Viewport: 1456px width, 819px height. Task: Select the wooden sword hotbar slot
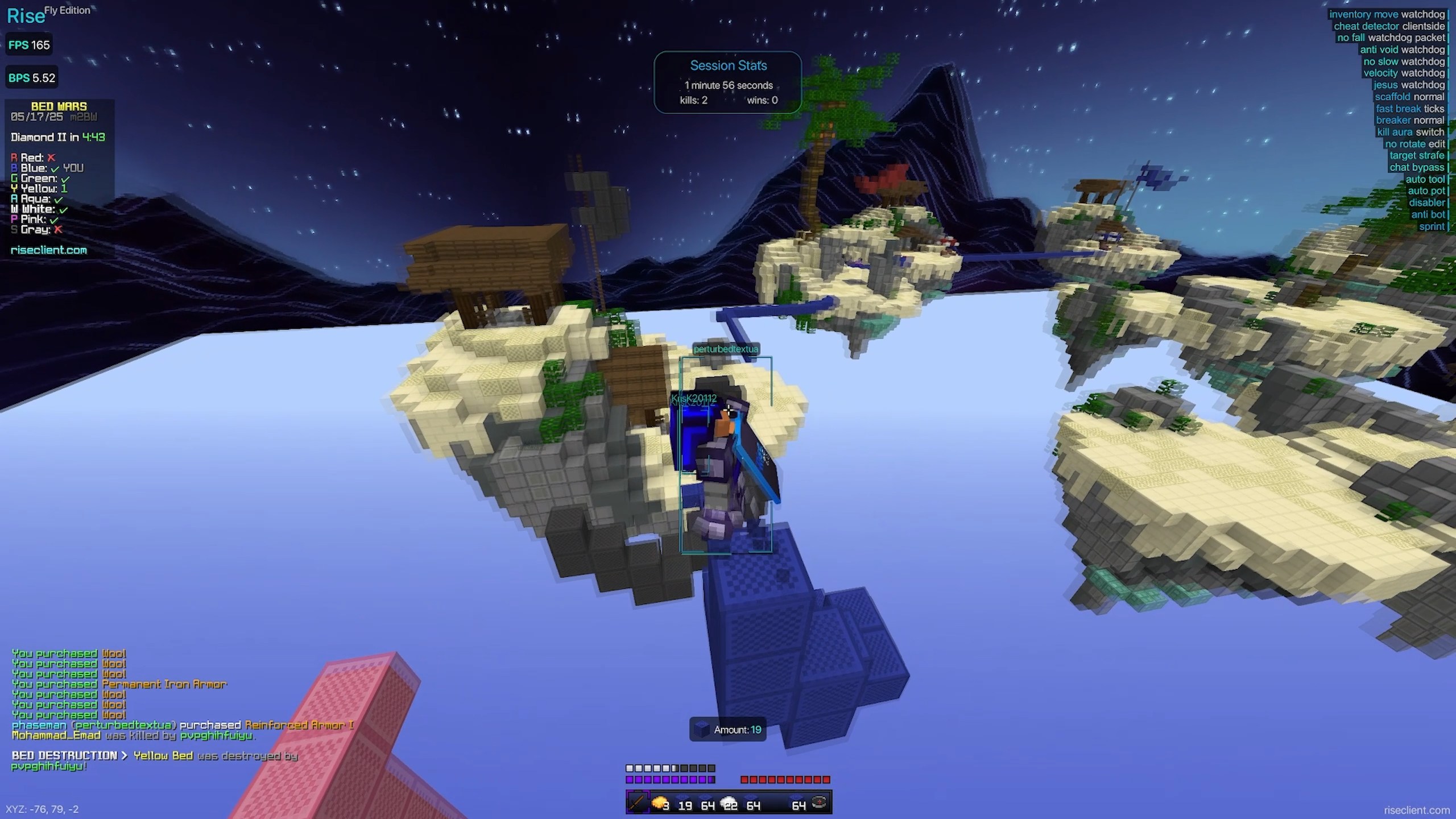(x=637, y=803)
